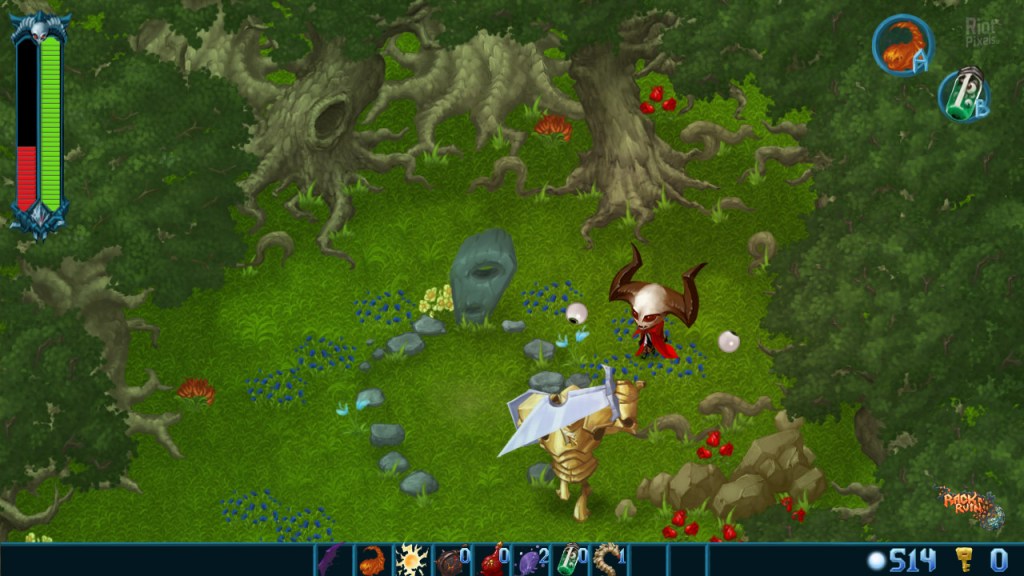1024x576 pixels.
Task: Use the red potion flask slot
Action: [491, 559]
